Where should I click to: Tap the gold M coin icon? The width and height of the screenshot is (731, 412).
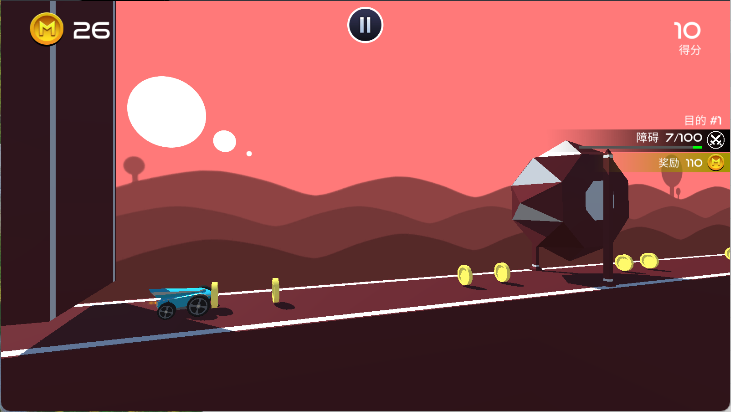pos(47,29)
